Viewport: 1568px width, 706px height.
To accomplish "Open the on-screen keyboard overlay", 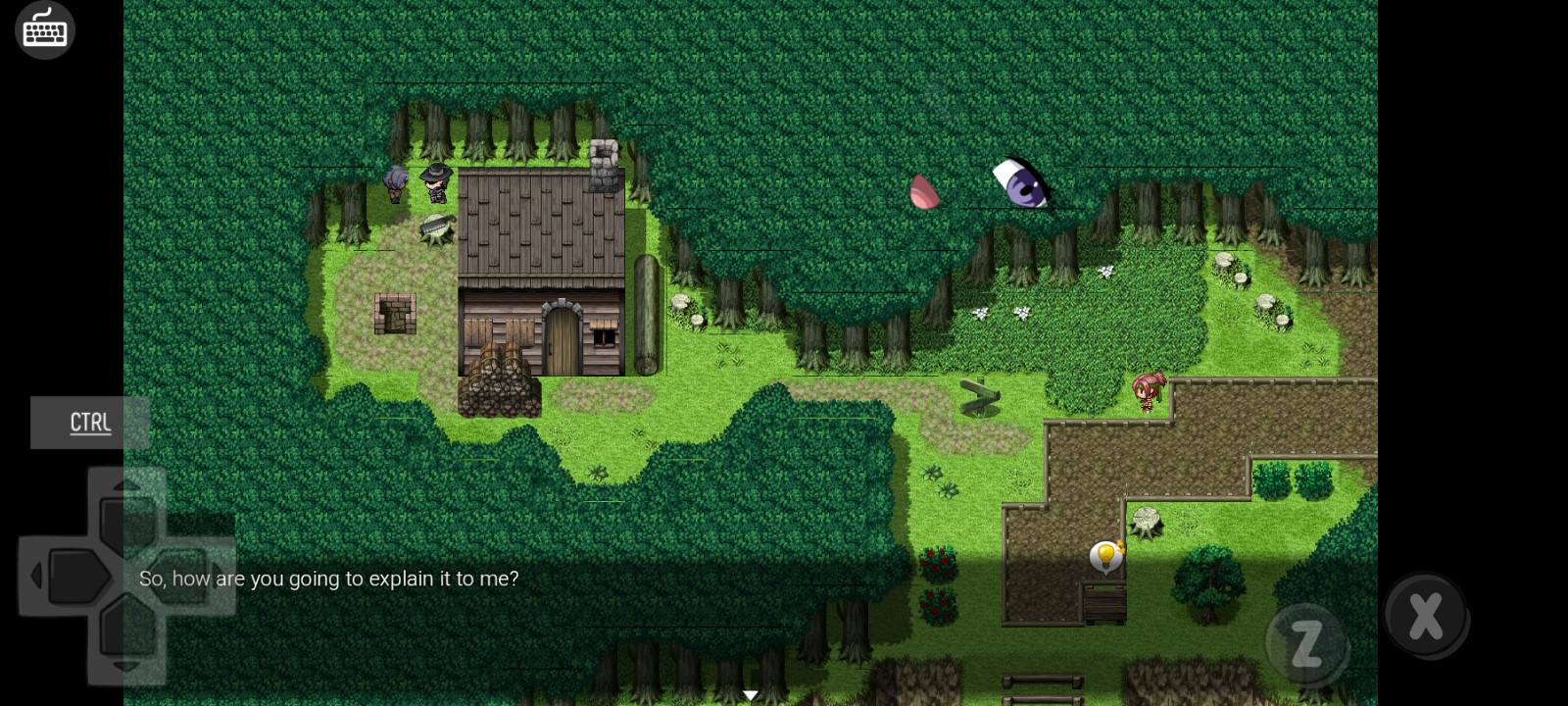I will [45, 29].
